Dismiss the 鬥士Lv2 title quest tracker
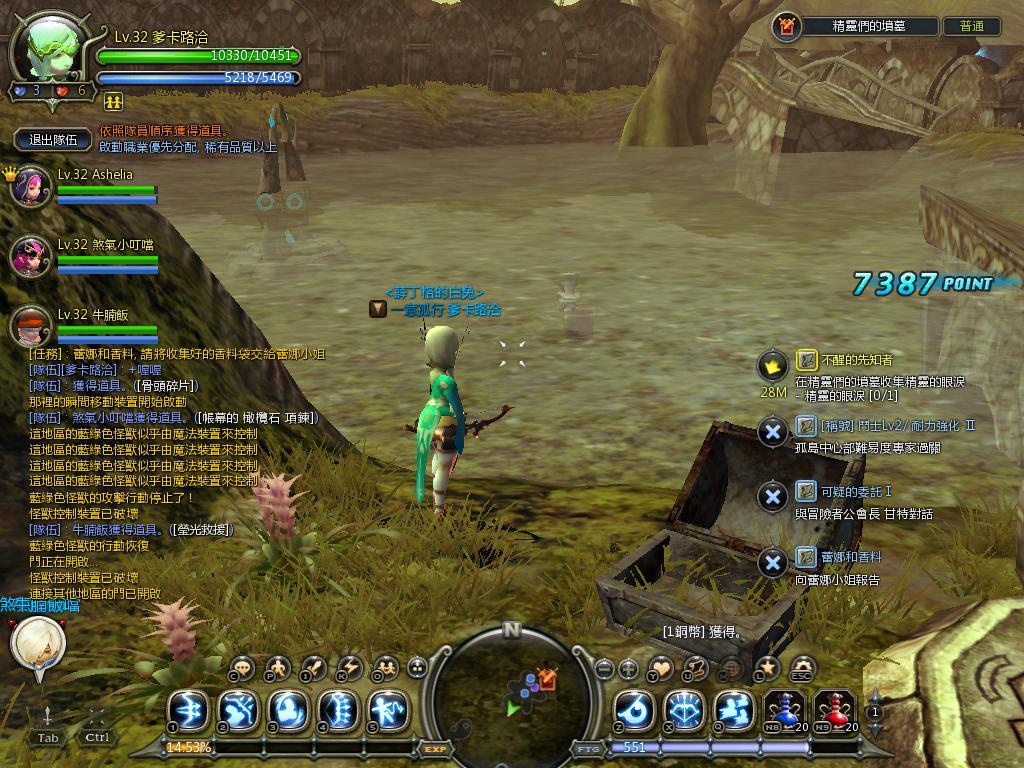This screenshot has width=1024, height=768. point(772,432)
